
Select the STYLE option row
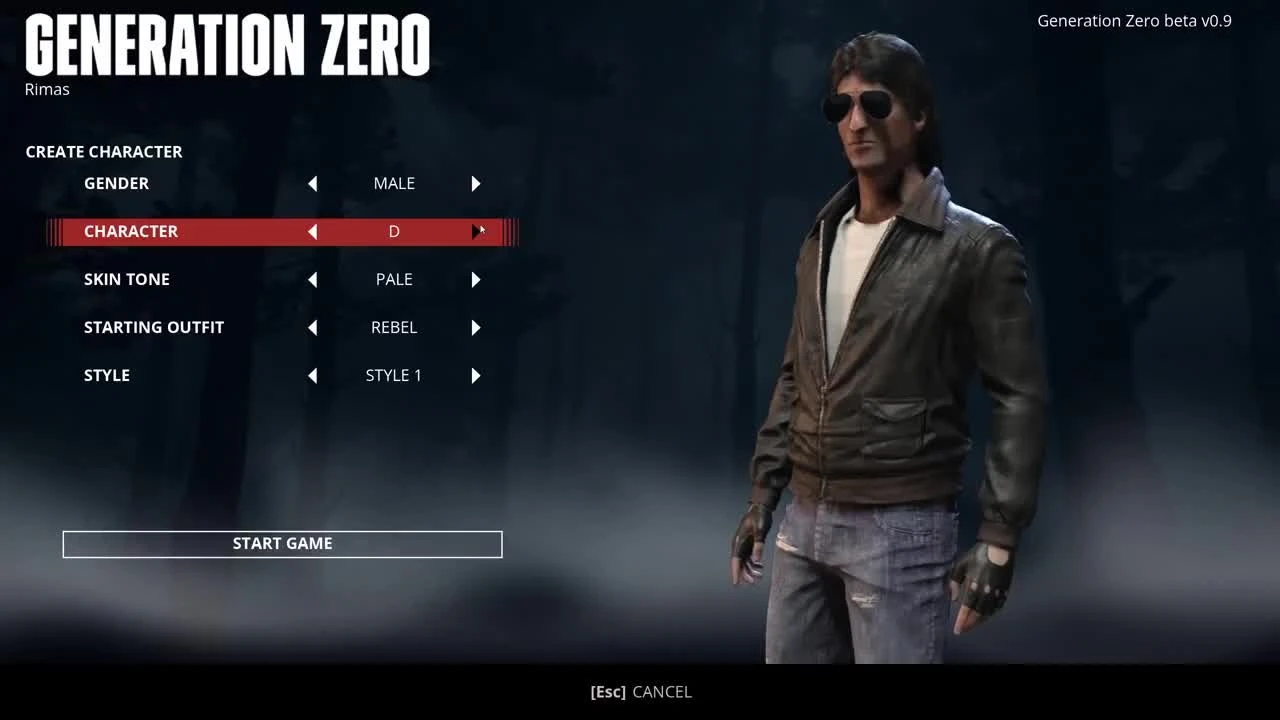(x=106, y=375)
